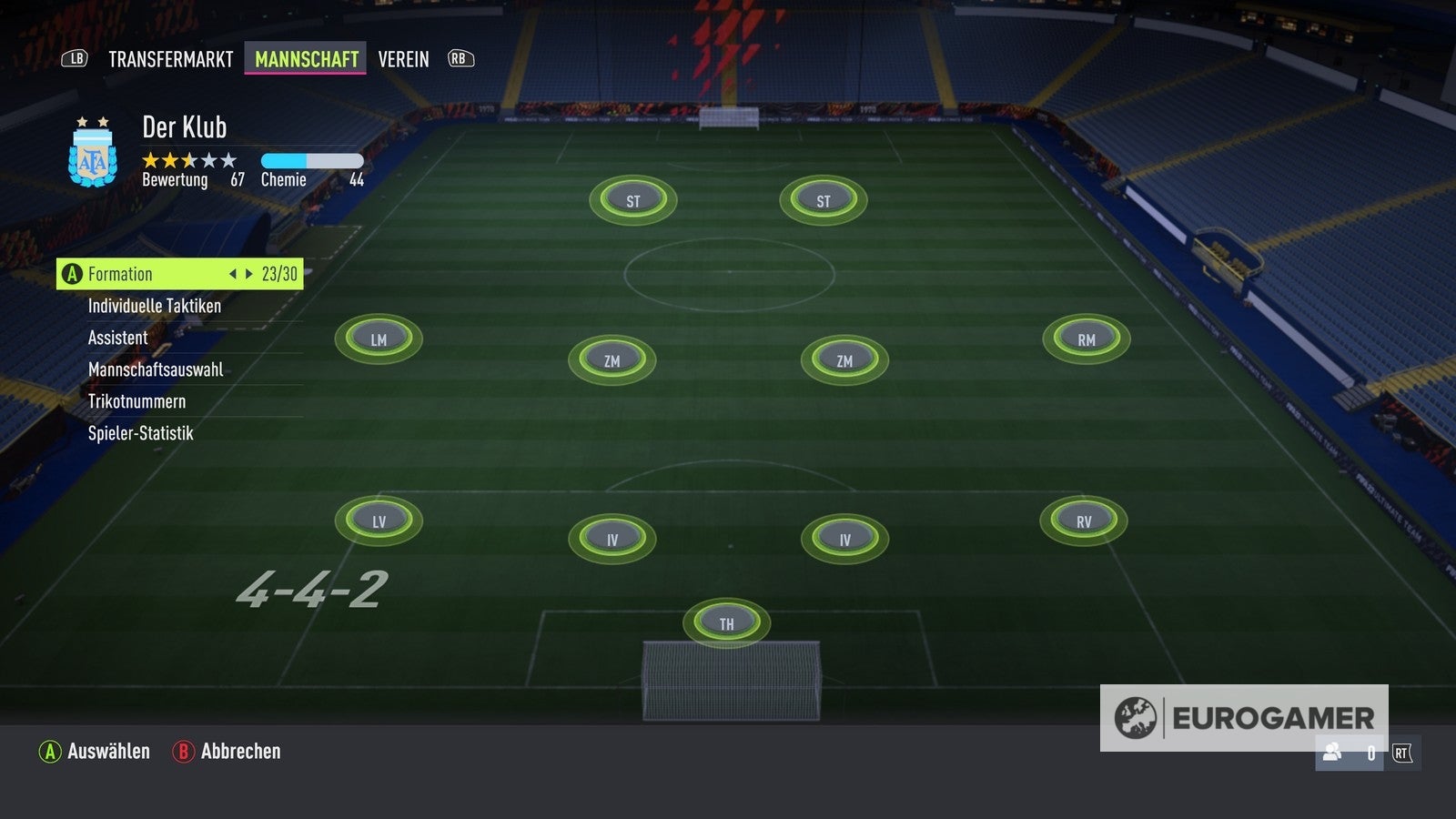1456x819 pixels.
Task: Click the left arrow to show previous formation
Action: (x=233, y=274)
